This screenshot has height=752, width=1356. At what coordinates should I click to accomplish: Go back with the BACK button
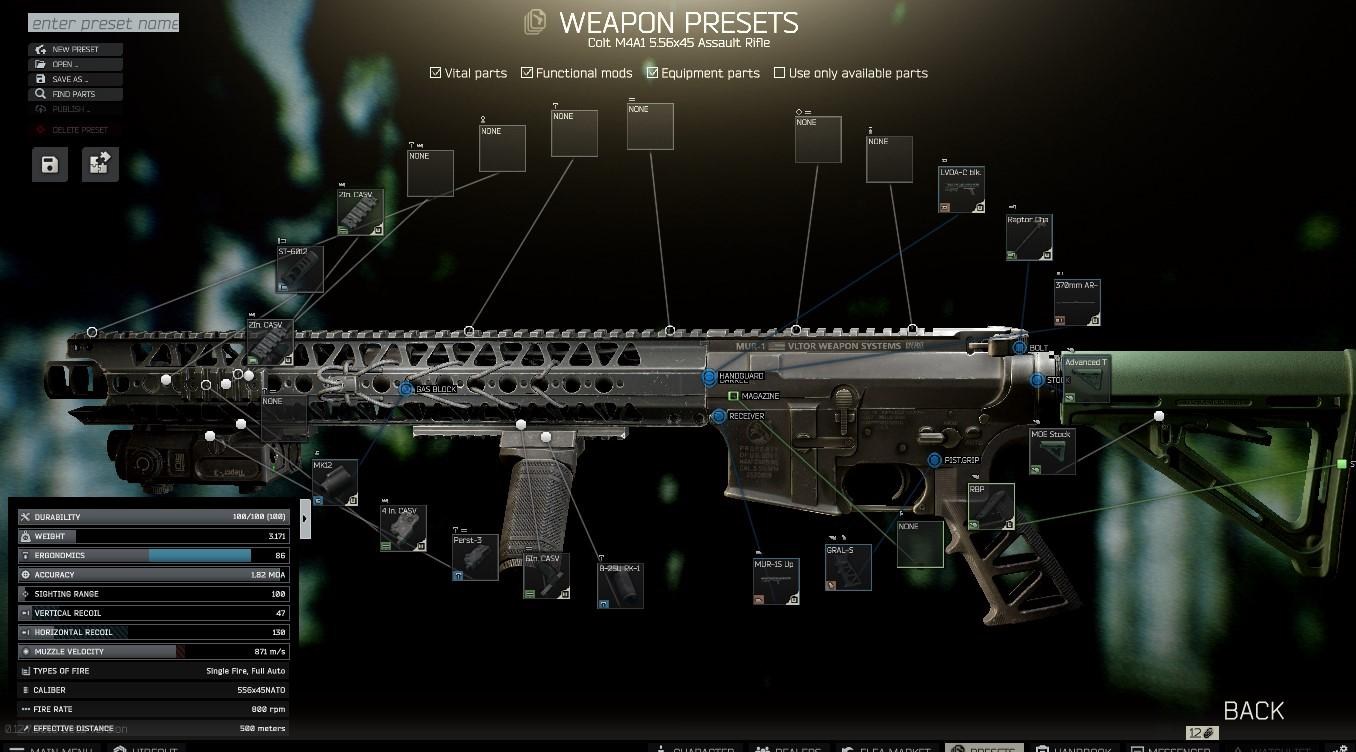[1253, 711]
